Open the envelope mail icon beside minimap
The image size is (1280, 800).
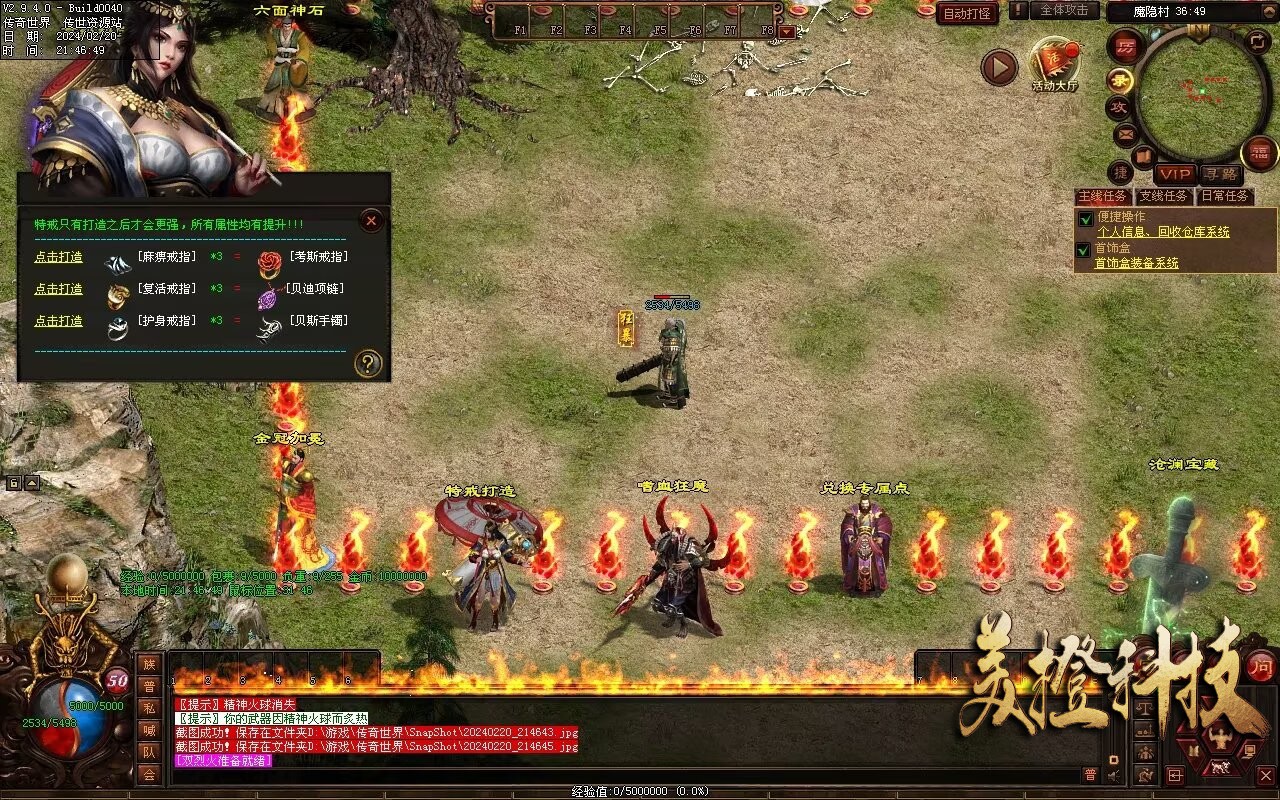point(1125,133)
